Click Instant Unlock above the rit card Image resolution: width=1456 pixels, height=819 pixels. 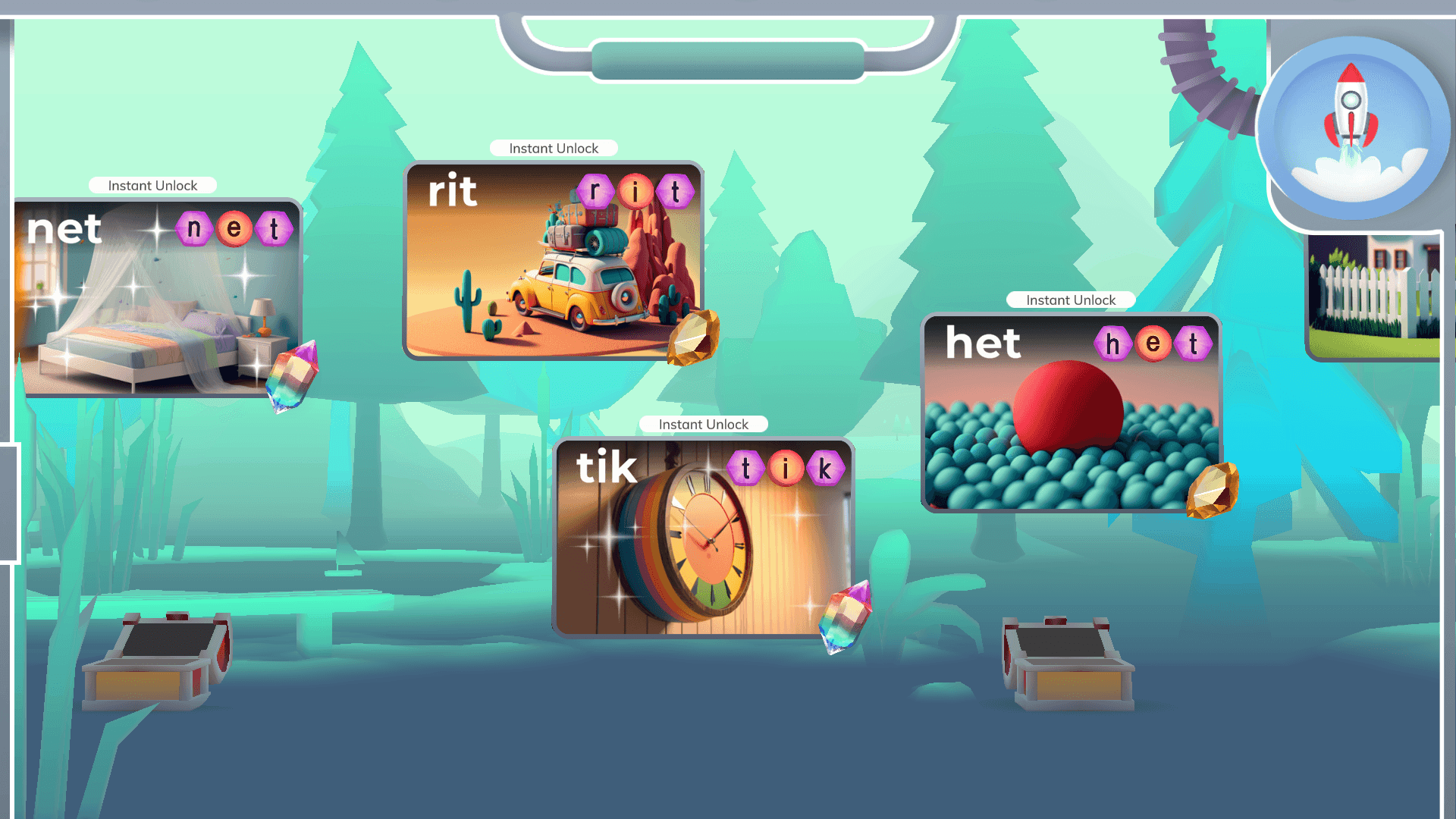click(554, 149)
